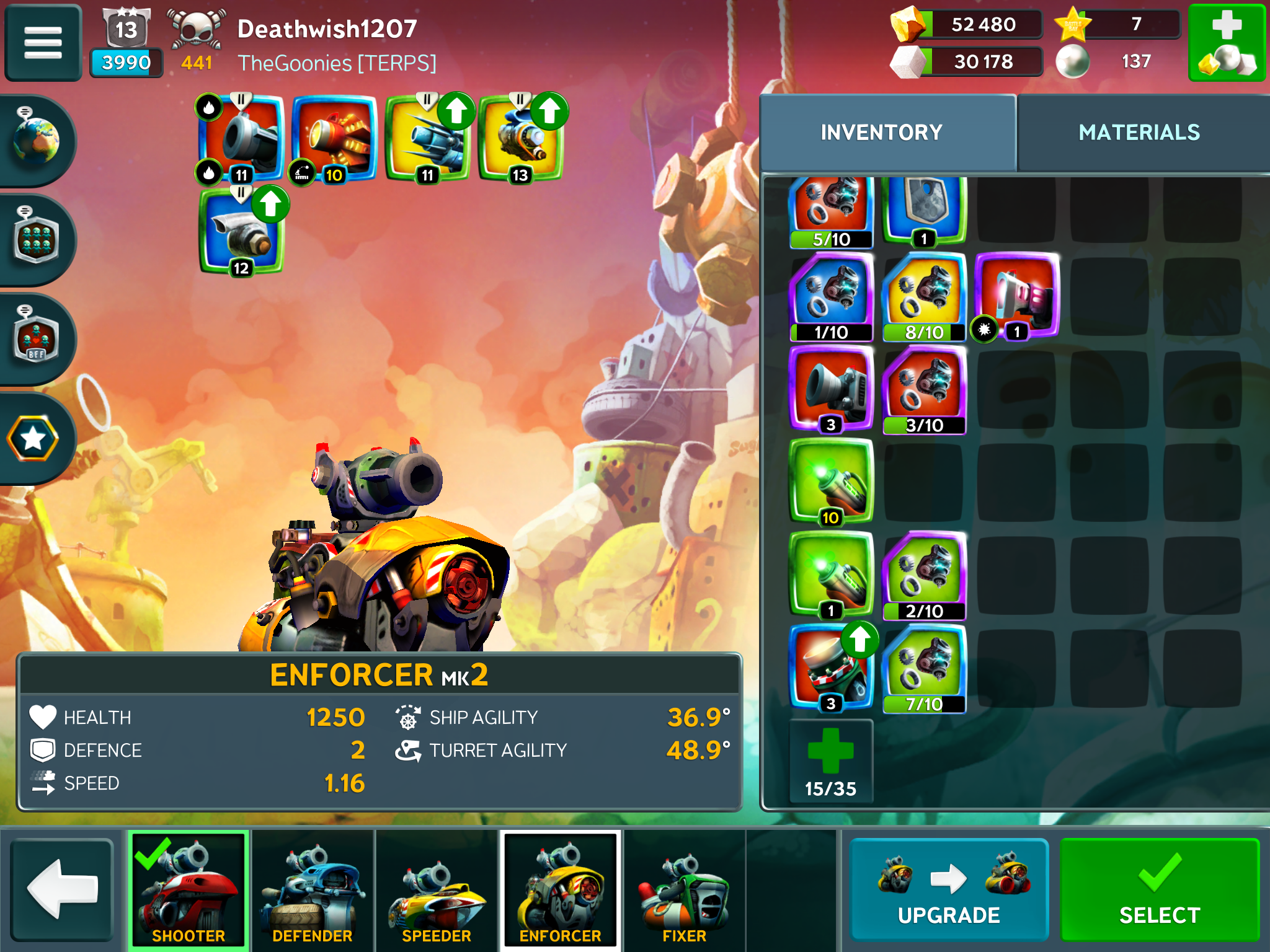Viewport: 1270px width, 952px height.
Task: Tap the green add currency button
Action: tap(1226, 42)
